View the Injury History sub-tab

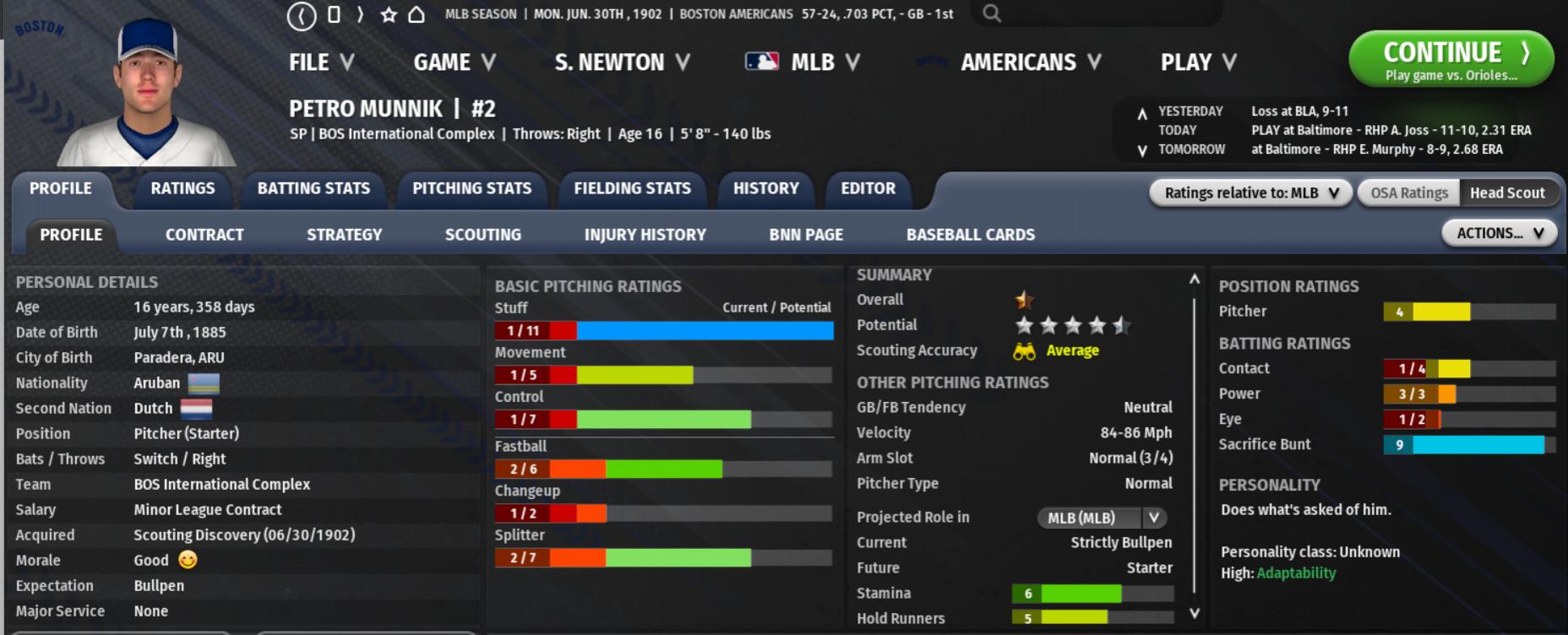click(645, 235)
